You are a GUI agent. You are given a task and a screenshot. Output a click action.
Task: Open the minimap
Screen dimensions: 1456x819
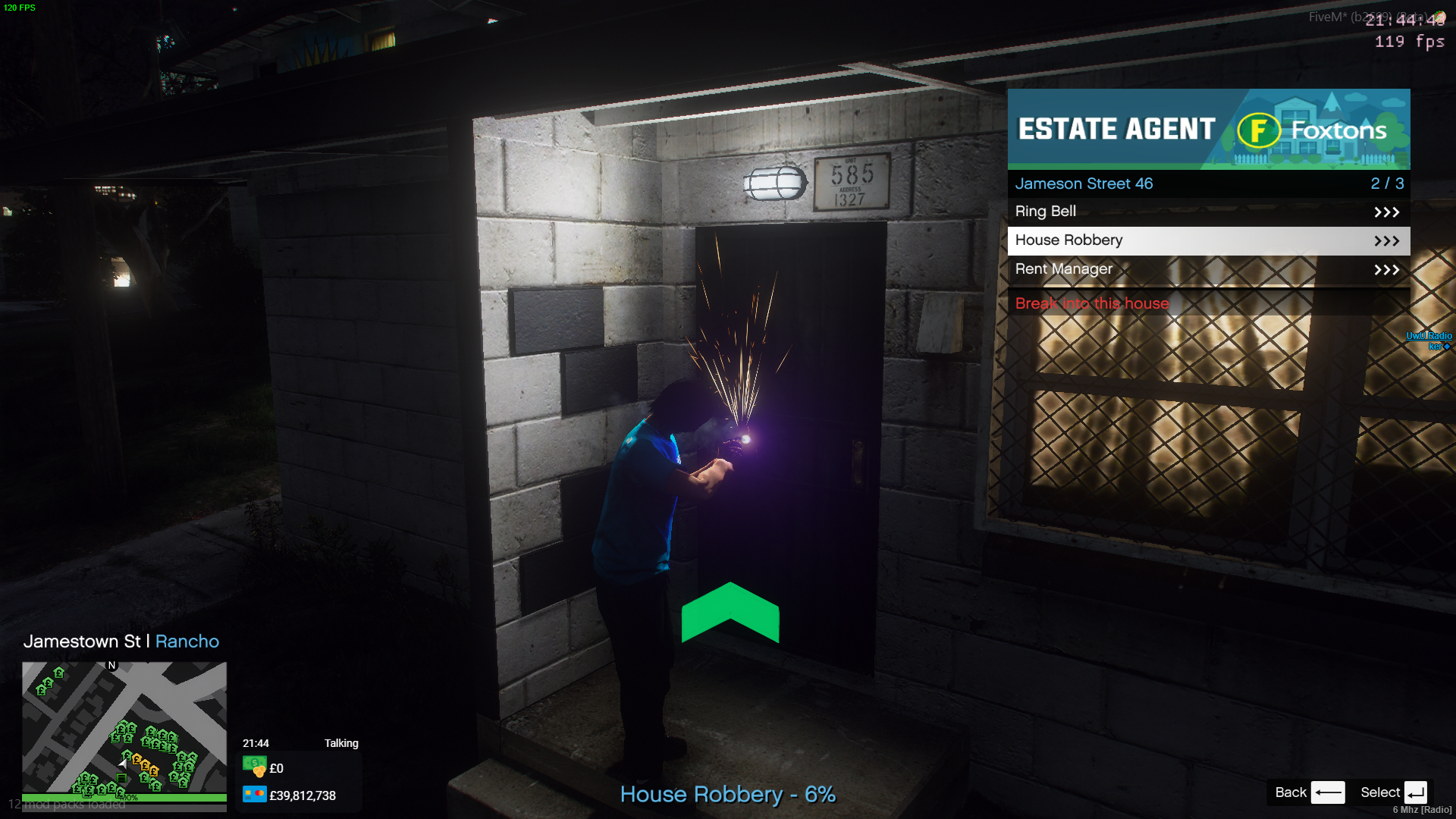[x=124, y=727]
